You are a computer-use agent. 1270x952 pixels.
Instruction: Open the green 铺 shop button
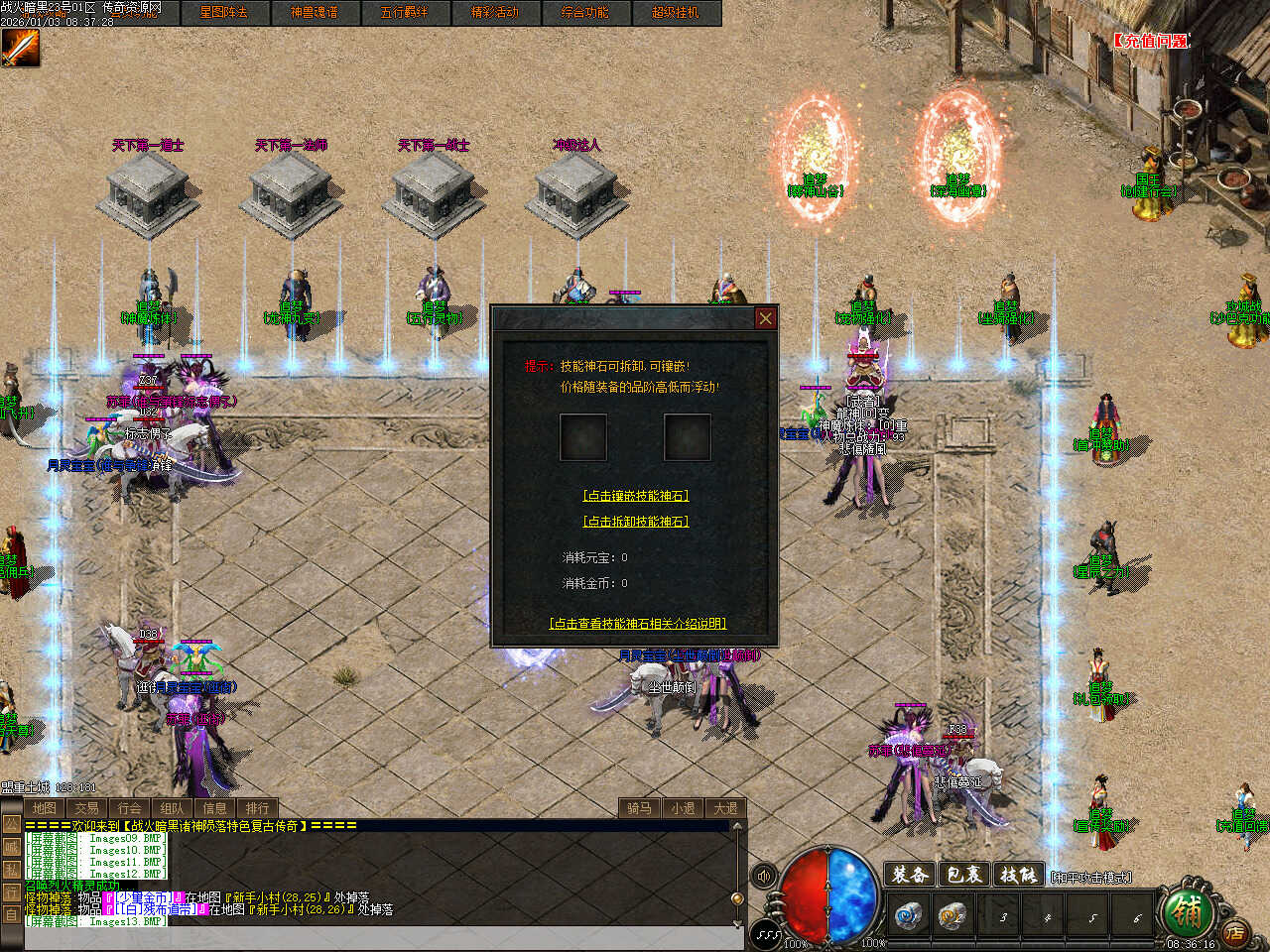[1185, 907]
